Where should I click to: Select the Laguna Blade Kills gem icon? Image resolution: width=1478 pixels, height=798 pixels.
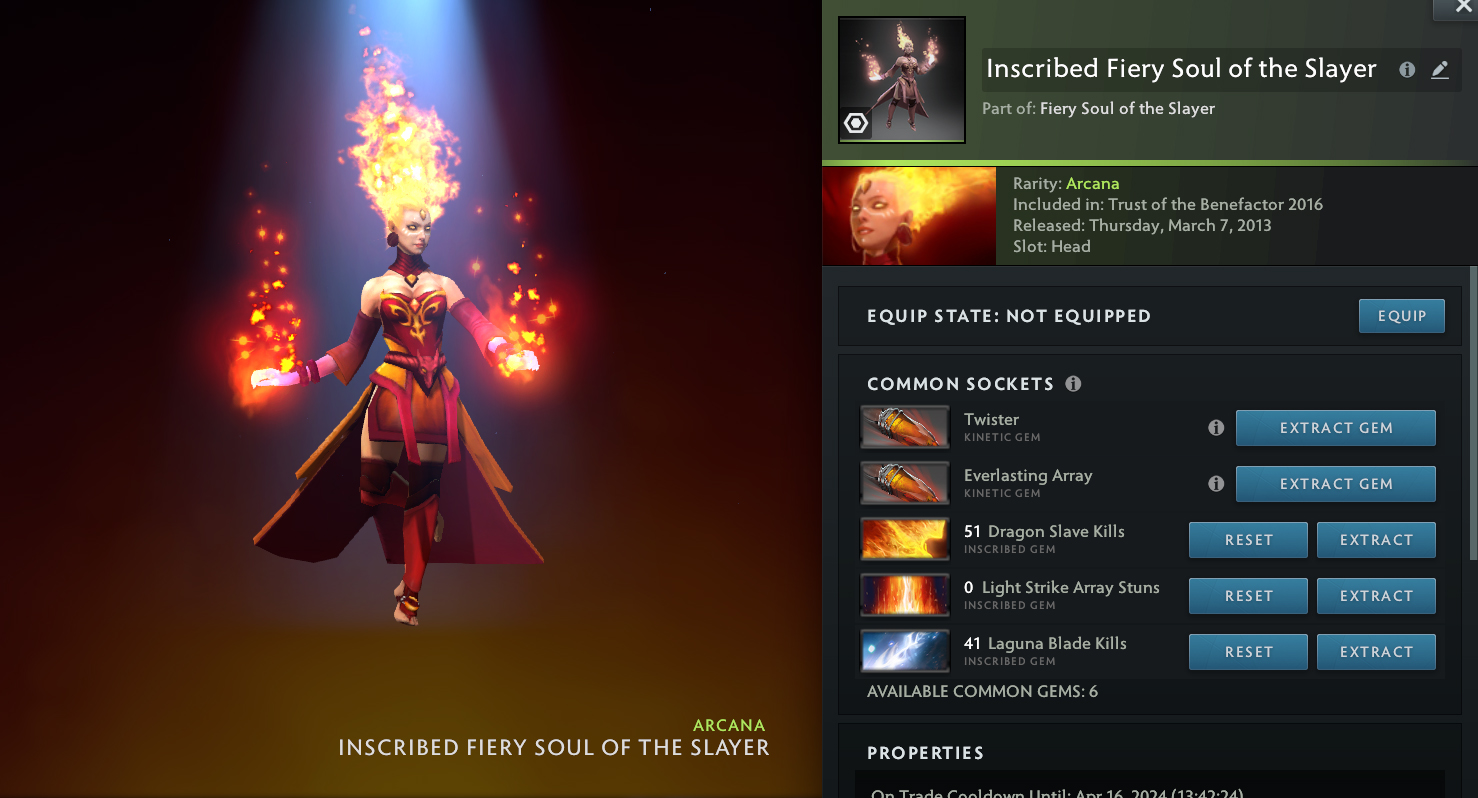coord(904,652)
